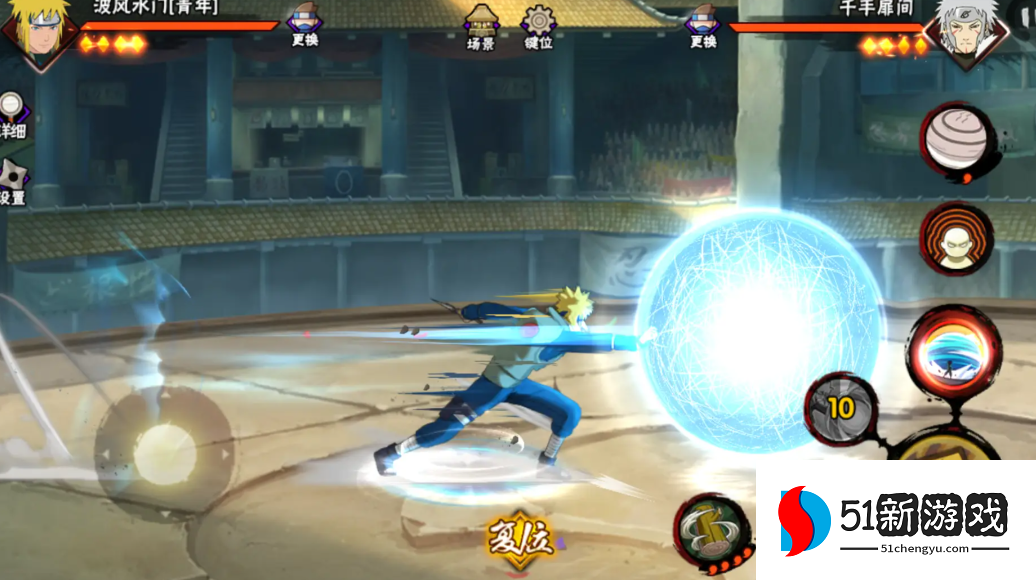Open the 设置 settings shuriken button
Viewport: 1036px width, 580px height.
[12, 182]
